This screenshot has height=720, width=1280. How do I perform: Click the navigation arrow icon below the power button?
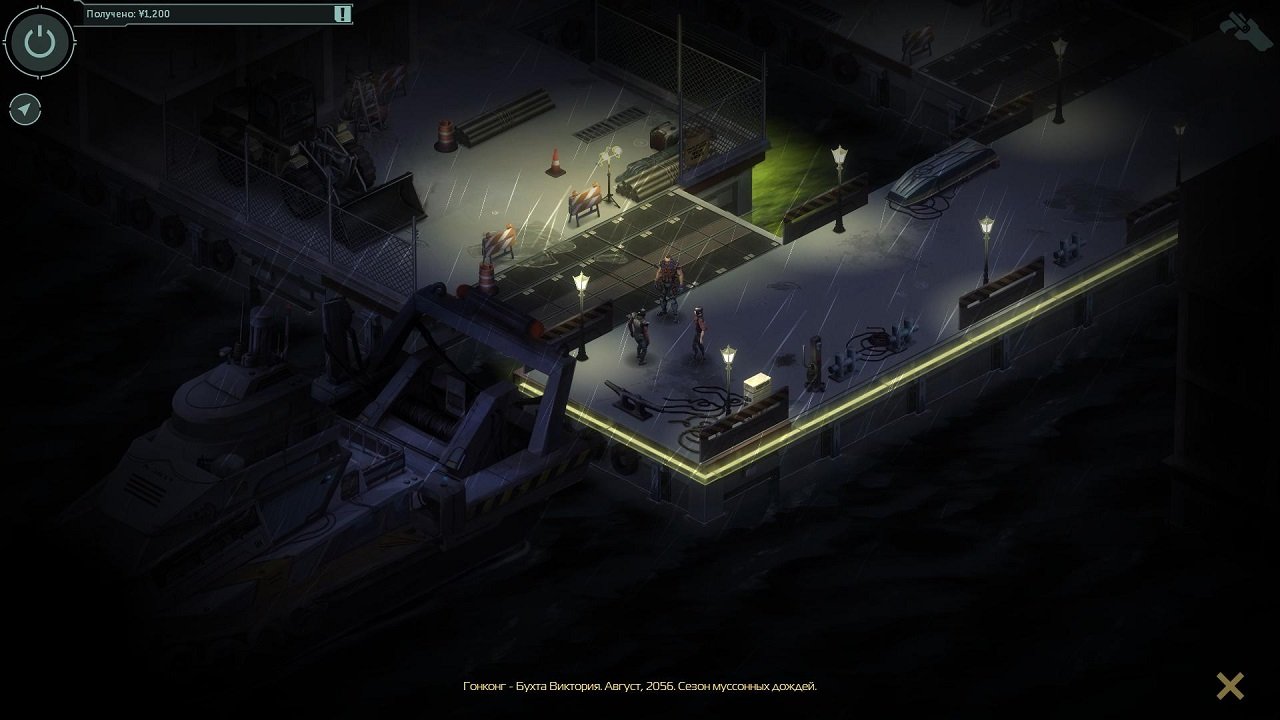(x=24, y=109)
